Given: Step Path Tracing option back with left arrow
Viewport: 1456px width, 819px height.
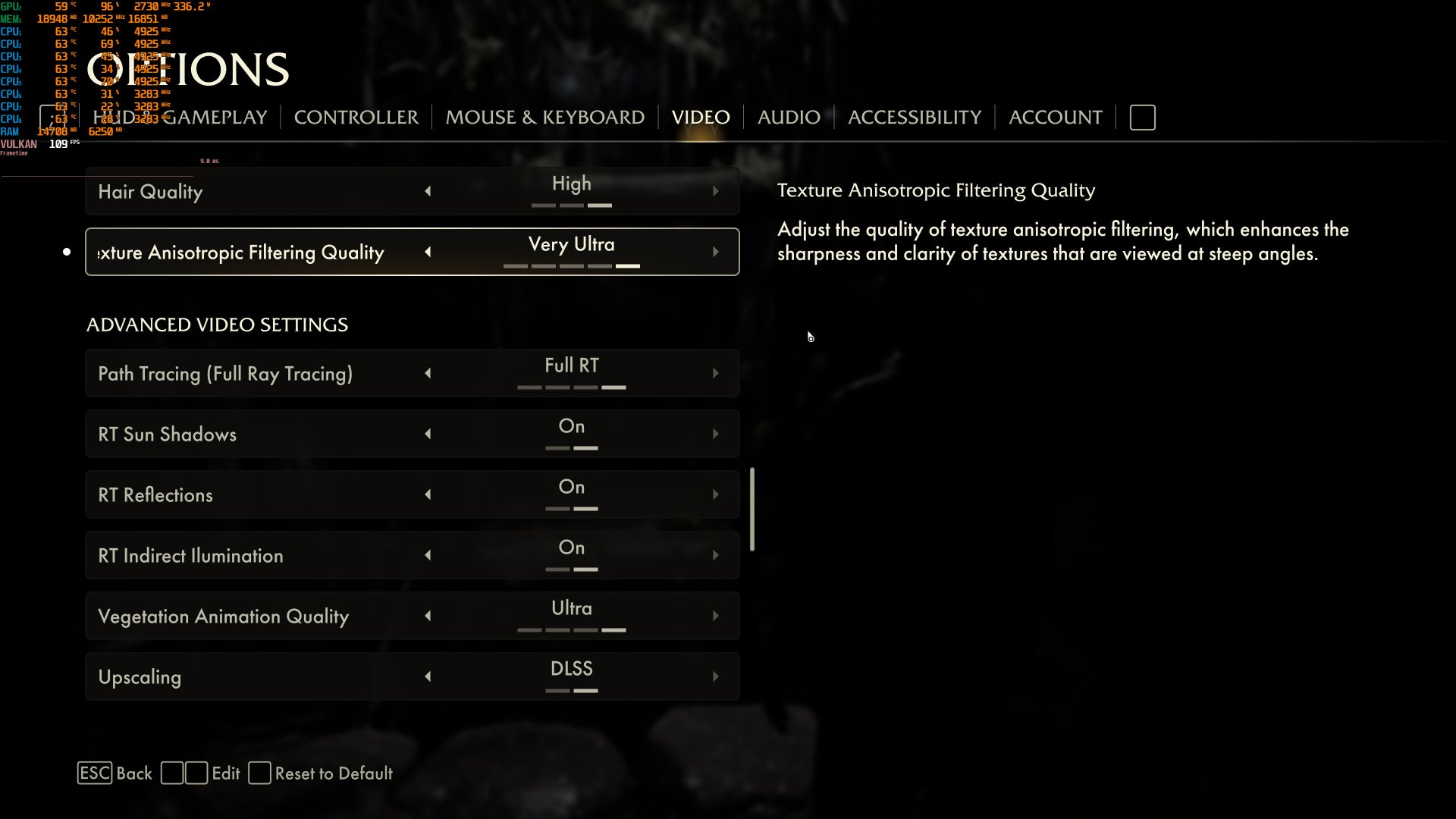Looking at the screenshot, I should (x=428, y=372).
